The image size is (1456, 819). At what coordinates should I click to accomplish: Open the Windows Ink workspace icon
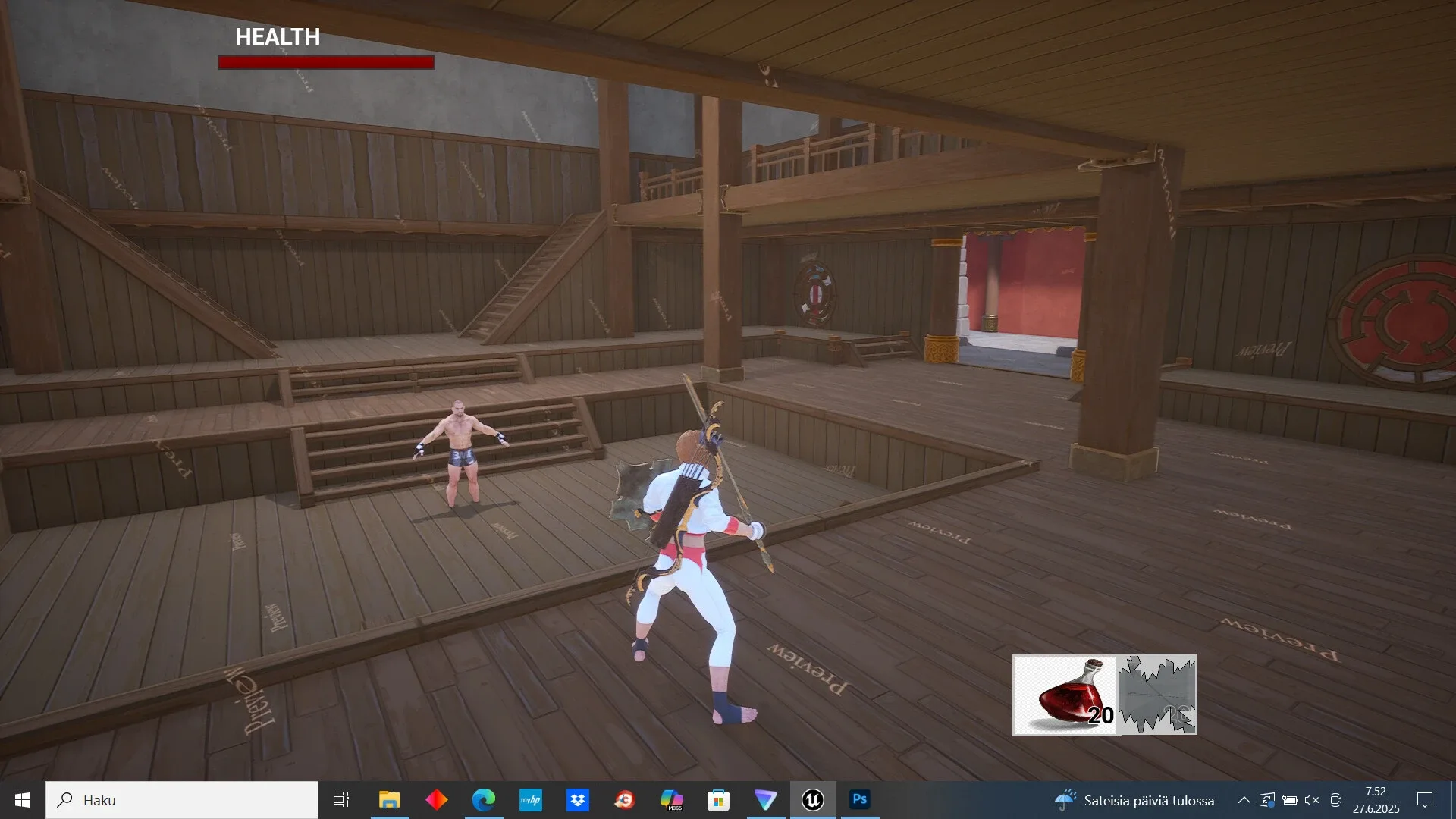1268,801
